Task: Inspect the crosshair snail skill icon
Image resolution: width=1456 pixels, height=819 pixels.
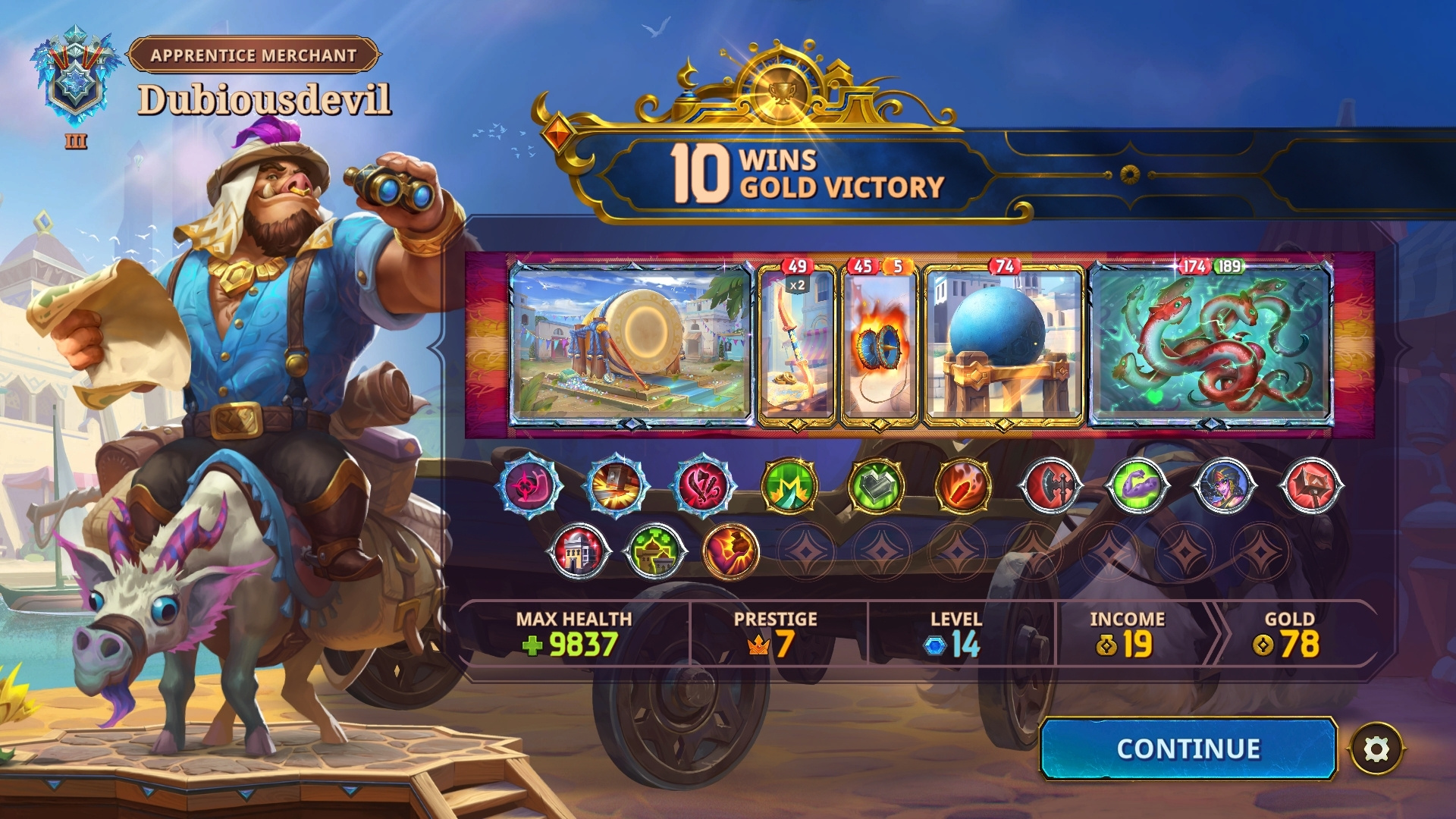Action: (529, 486)
